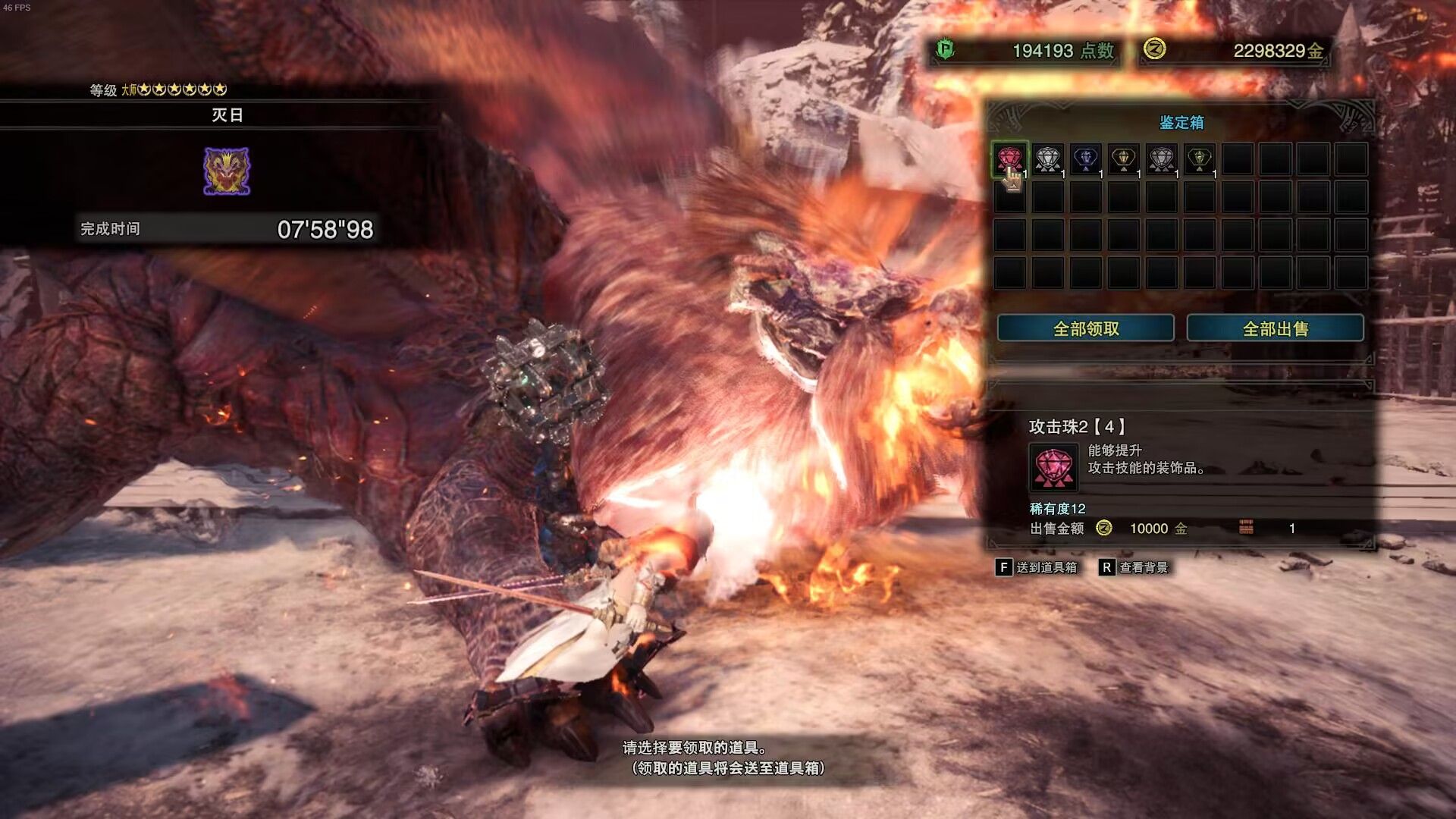
Task: Select the red Attack jewel slot
Action: pos(1009,159)
